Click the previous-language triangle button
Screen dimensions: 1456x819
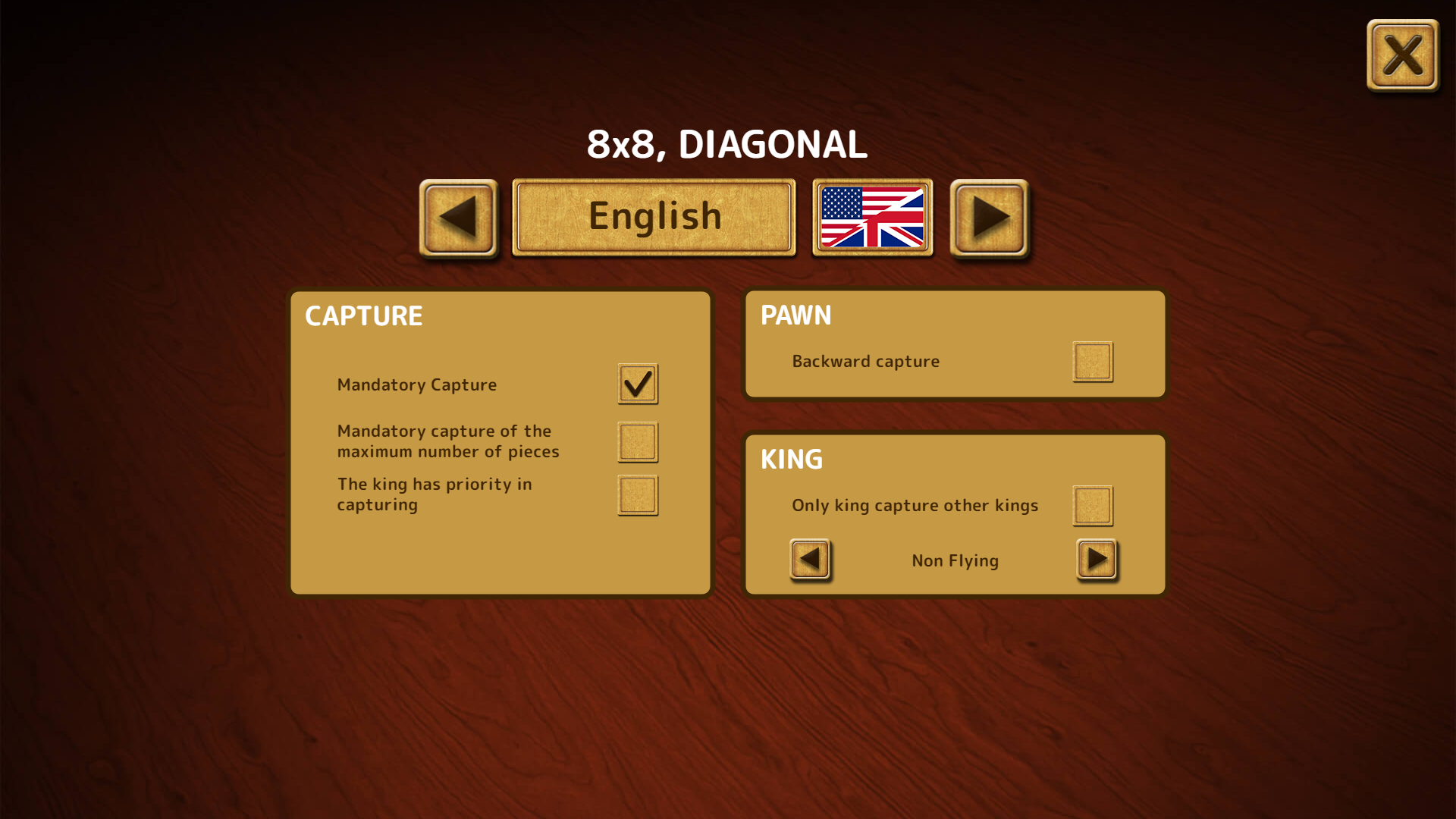coord(457,217)
